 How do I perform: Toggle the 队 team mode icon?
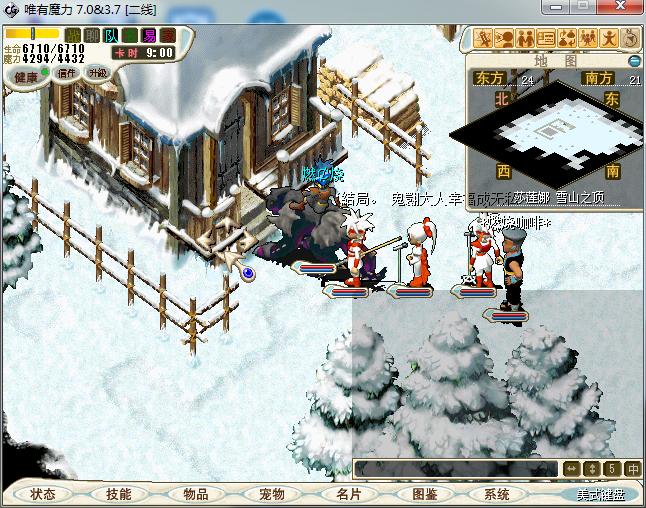point(111,36)
